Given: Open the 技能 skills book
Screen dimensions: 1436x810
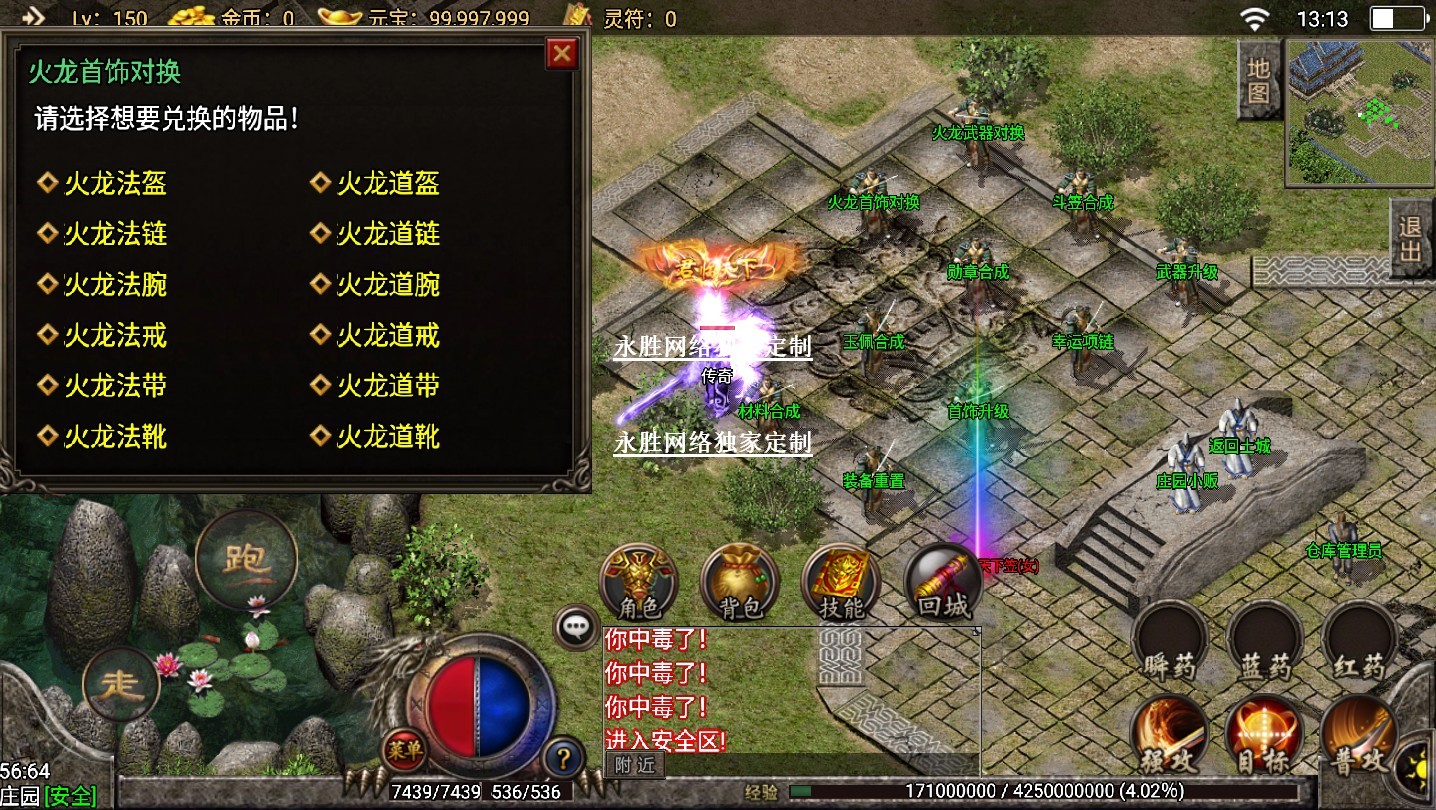Looking at the screenshot, I should (x=840, y=583).
